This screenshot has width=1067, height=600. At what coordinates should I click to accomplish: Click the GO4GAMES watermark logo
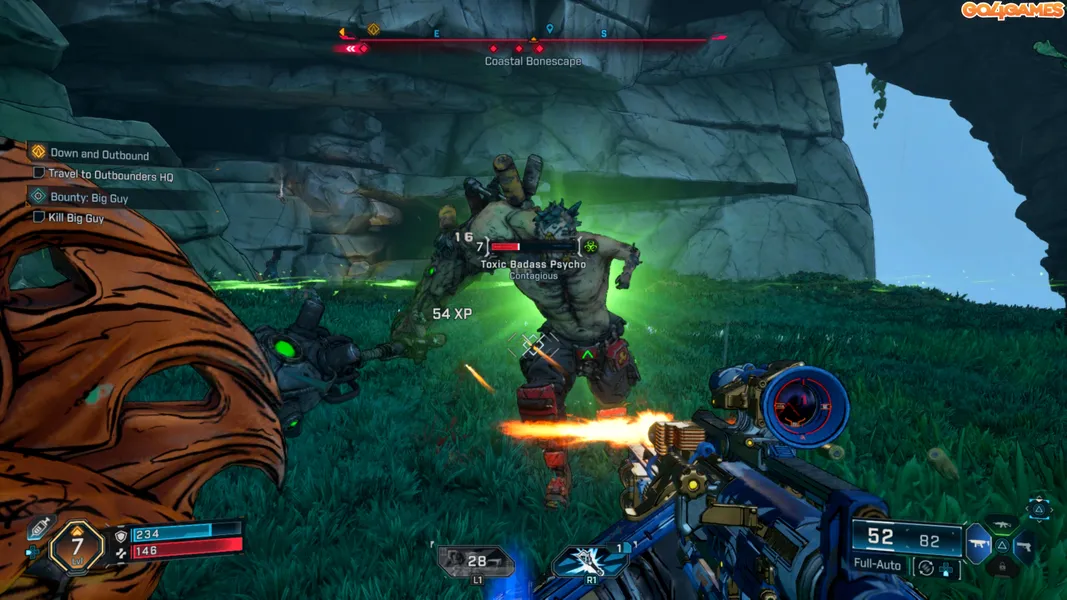[x=1012, y=10]
